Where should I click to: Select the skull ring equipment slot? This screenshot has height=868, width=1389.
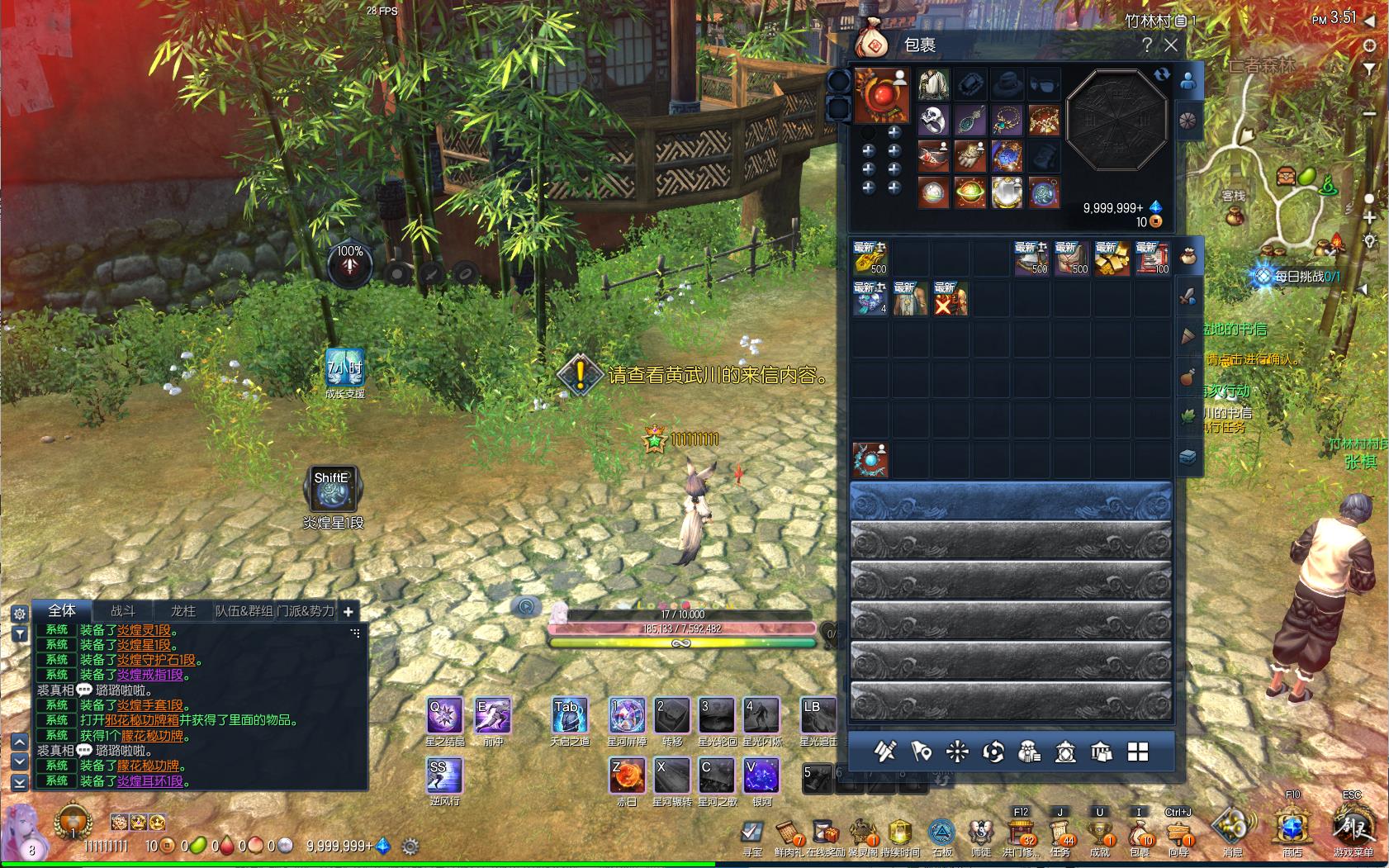click(934, 121)
